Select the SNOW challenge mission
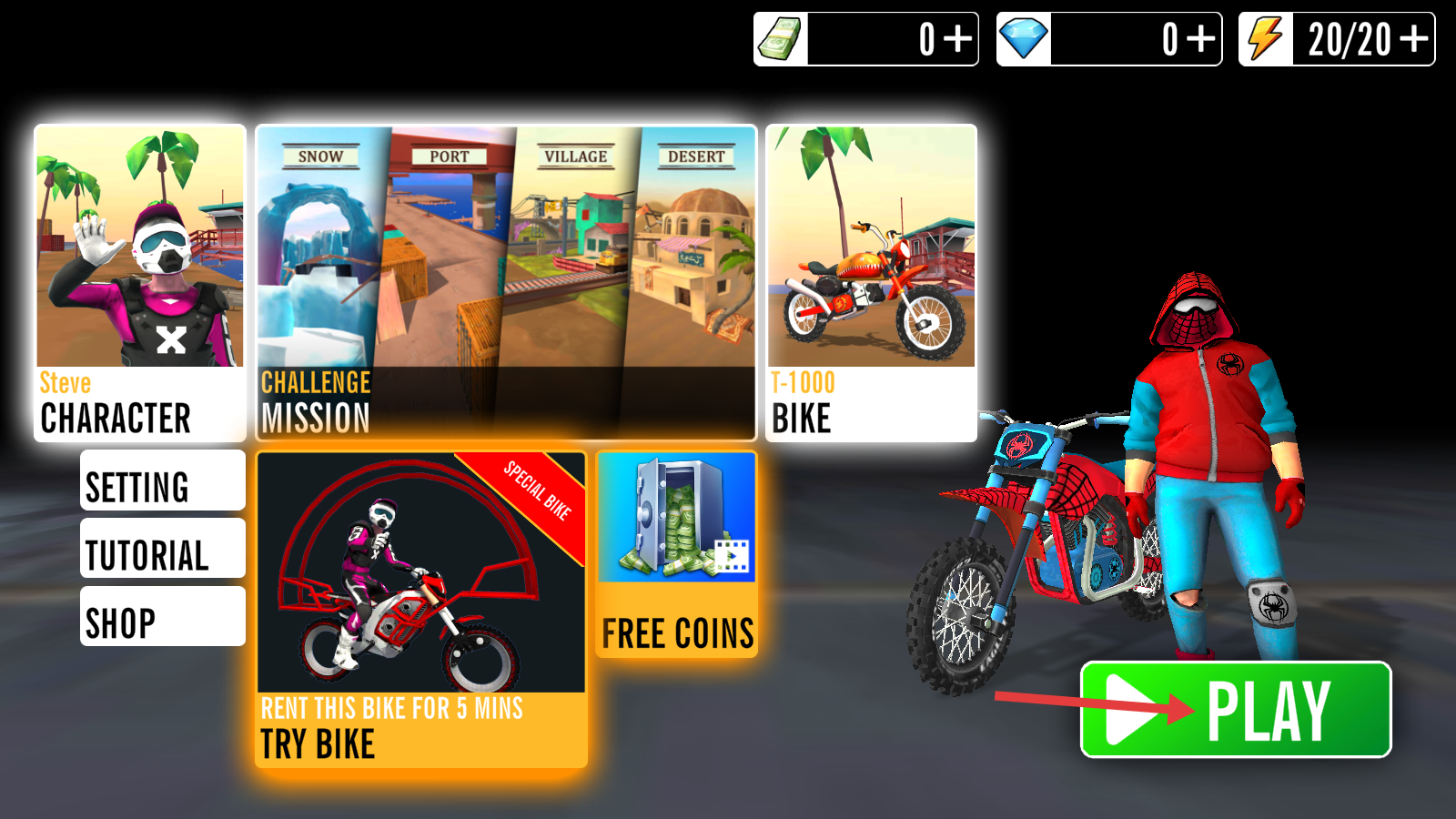The height and width of the screenshot is (819, 1456). 318,264
